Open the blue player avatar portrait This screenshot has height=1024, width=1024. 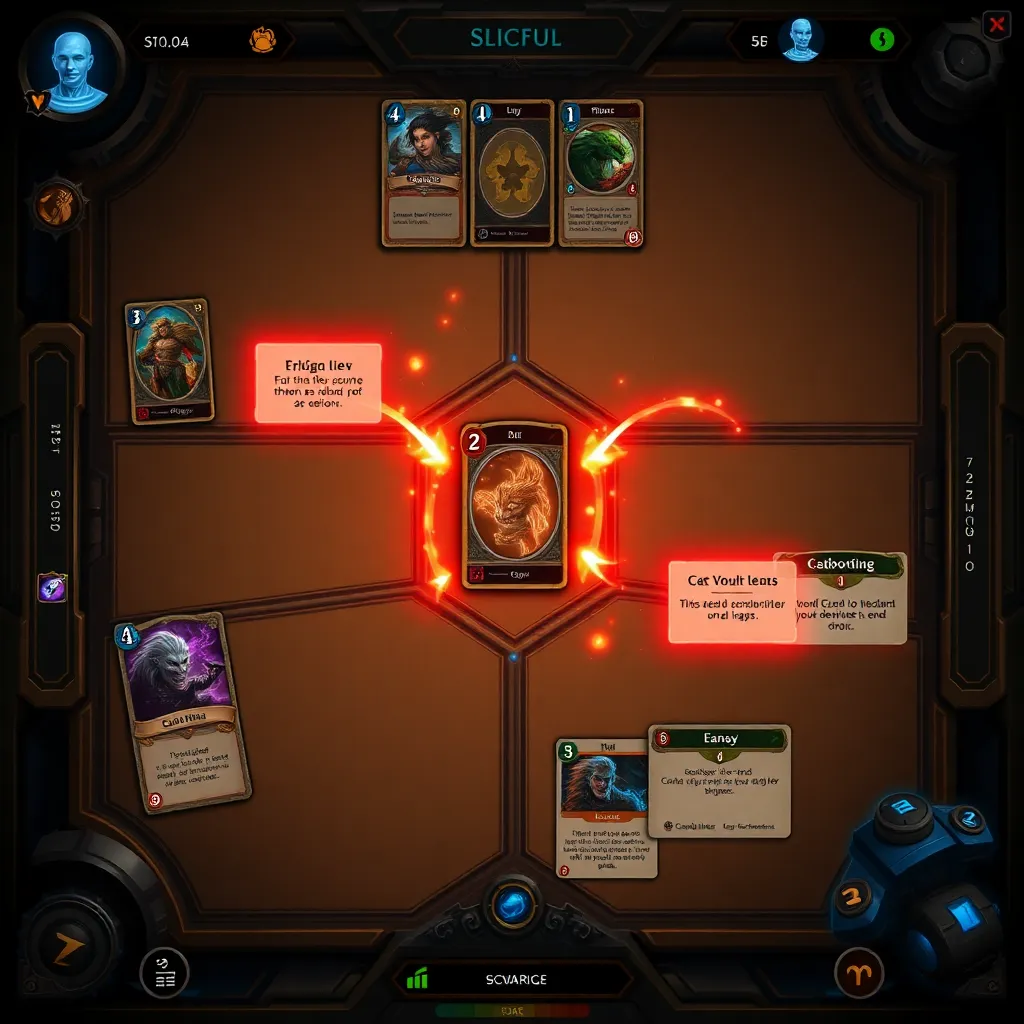[71, 70]
